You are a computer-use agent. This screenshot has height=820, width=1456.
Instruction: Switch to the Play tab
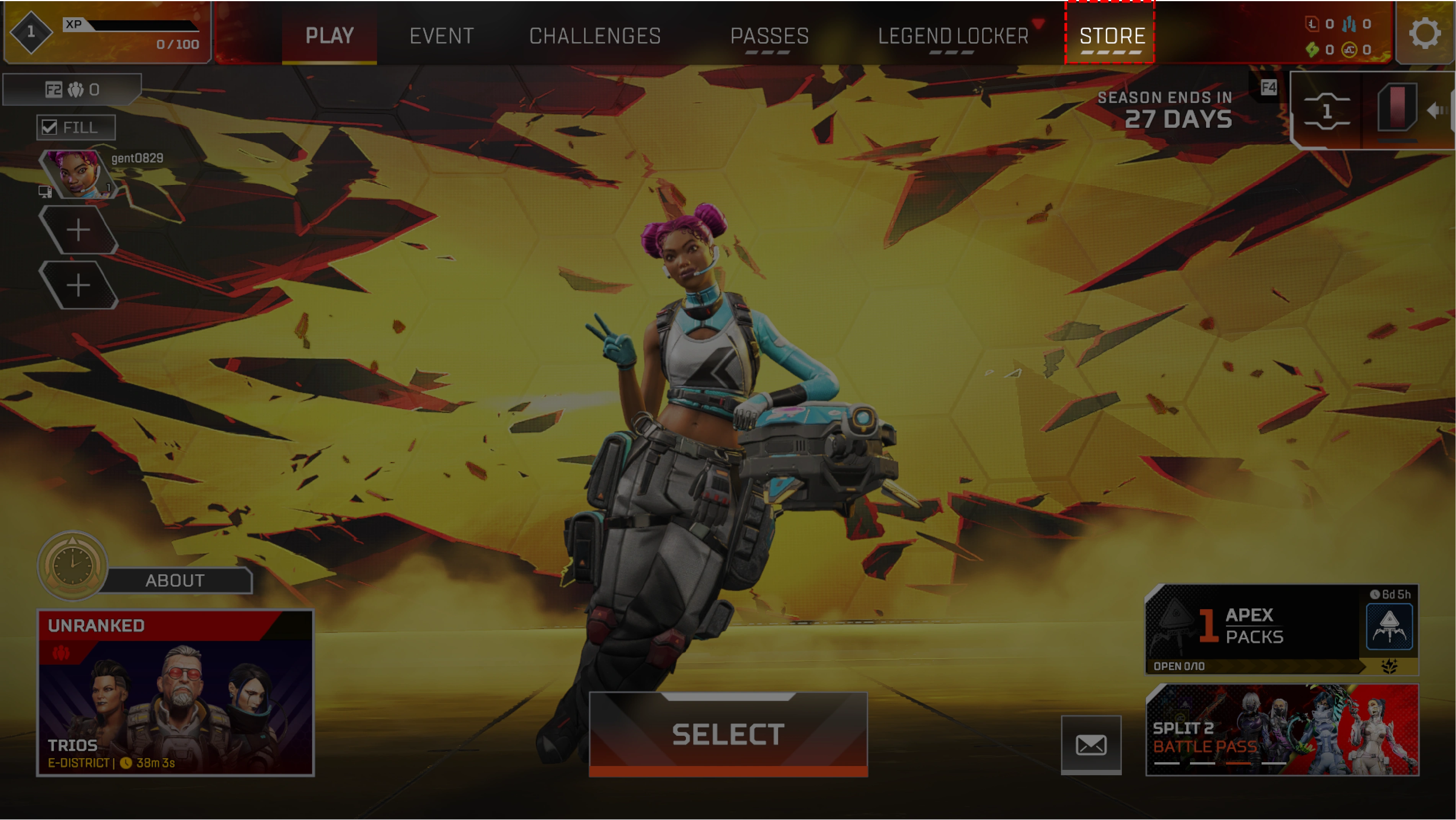click(330, 36)
